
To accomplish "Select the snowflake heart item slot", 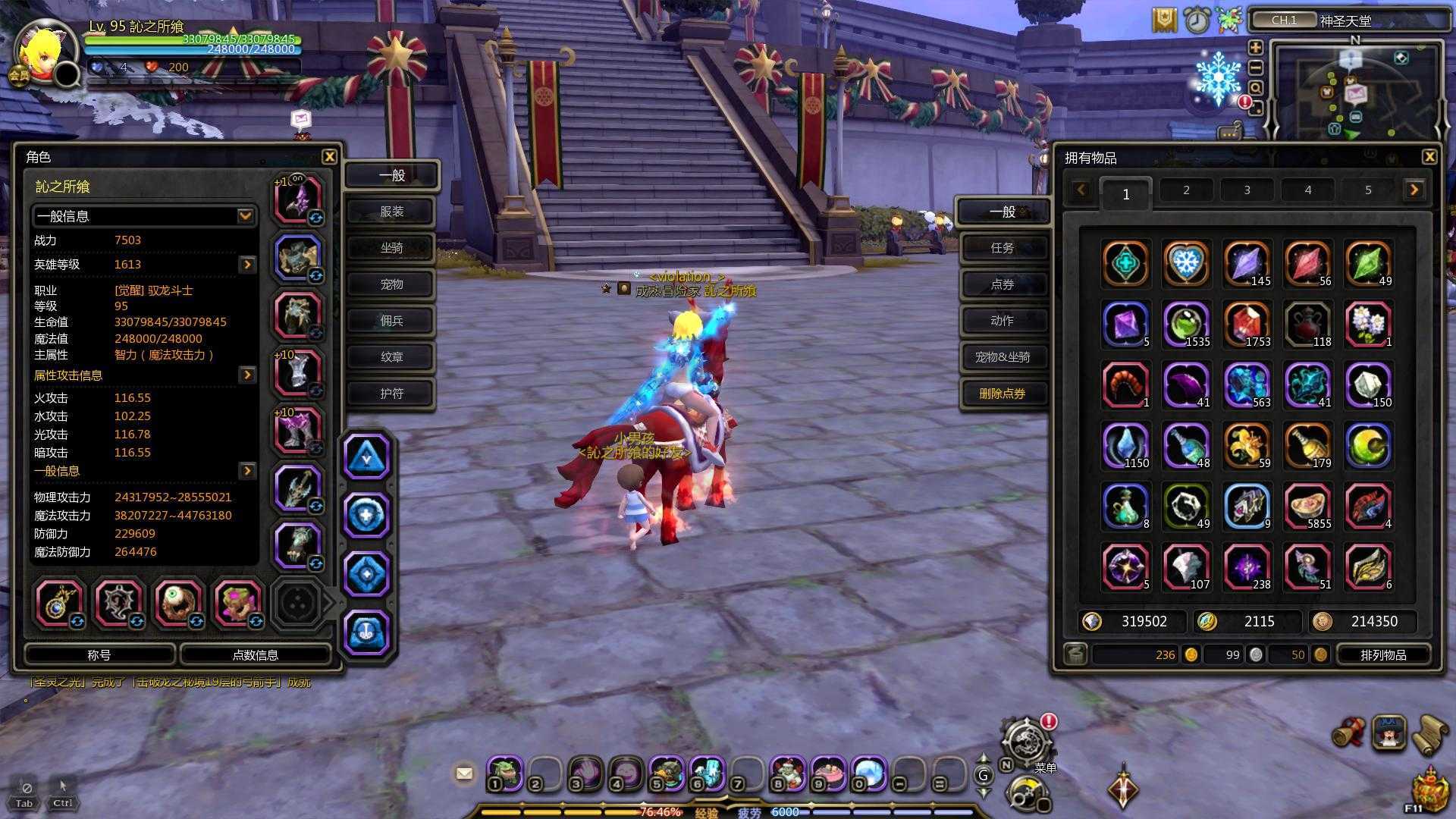I will (1185, 263).
